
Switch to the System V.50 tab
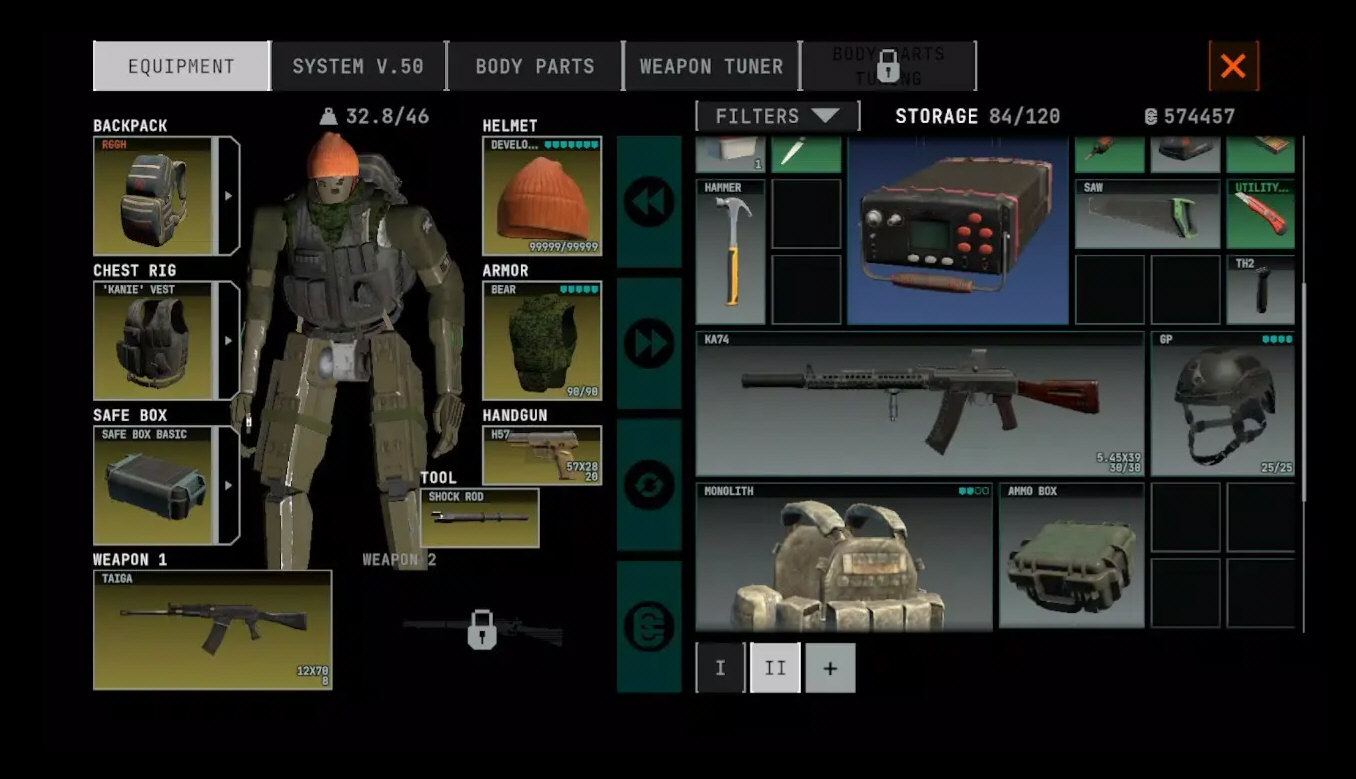pyautogui.click(x=358, y=67)
